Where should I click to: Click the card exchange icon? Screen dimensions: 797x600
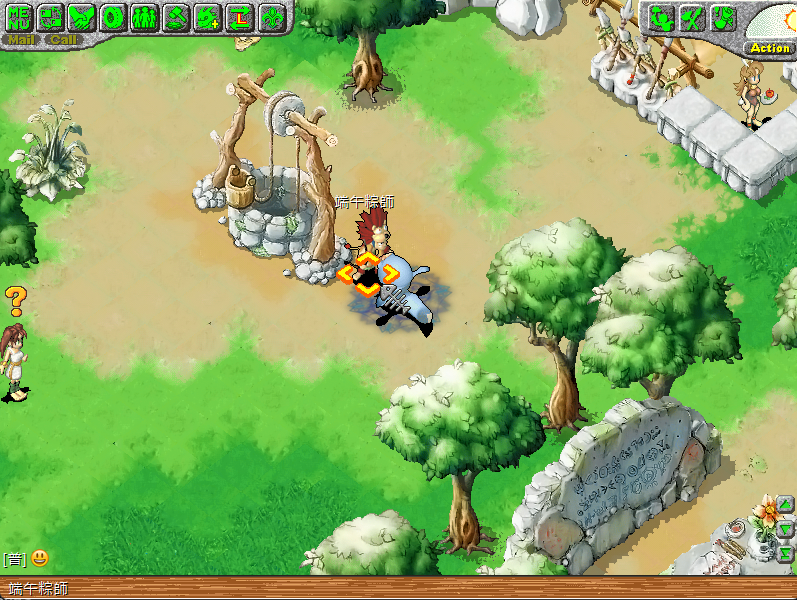pyautogui.click(x=51, y=16)
